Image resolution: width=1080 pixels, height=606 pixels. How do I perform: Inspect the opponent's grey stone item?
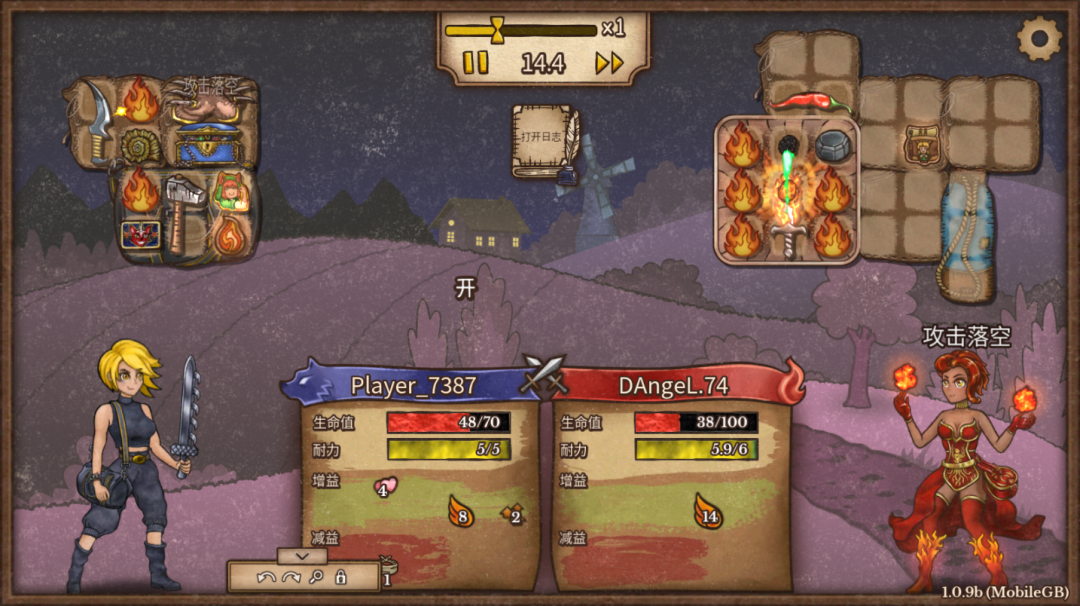[832, 146]
